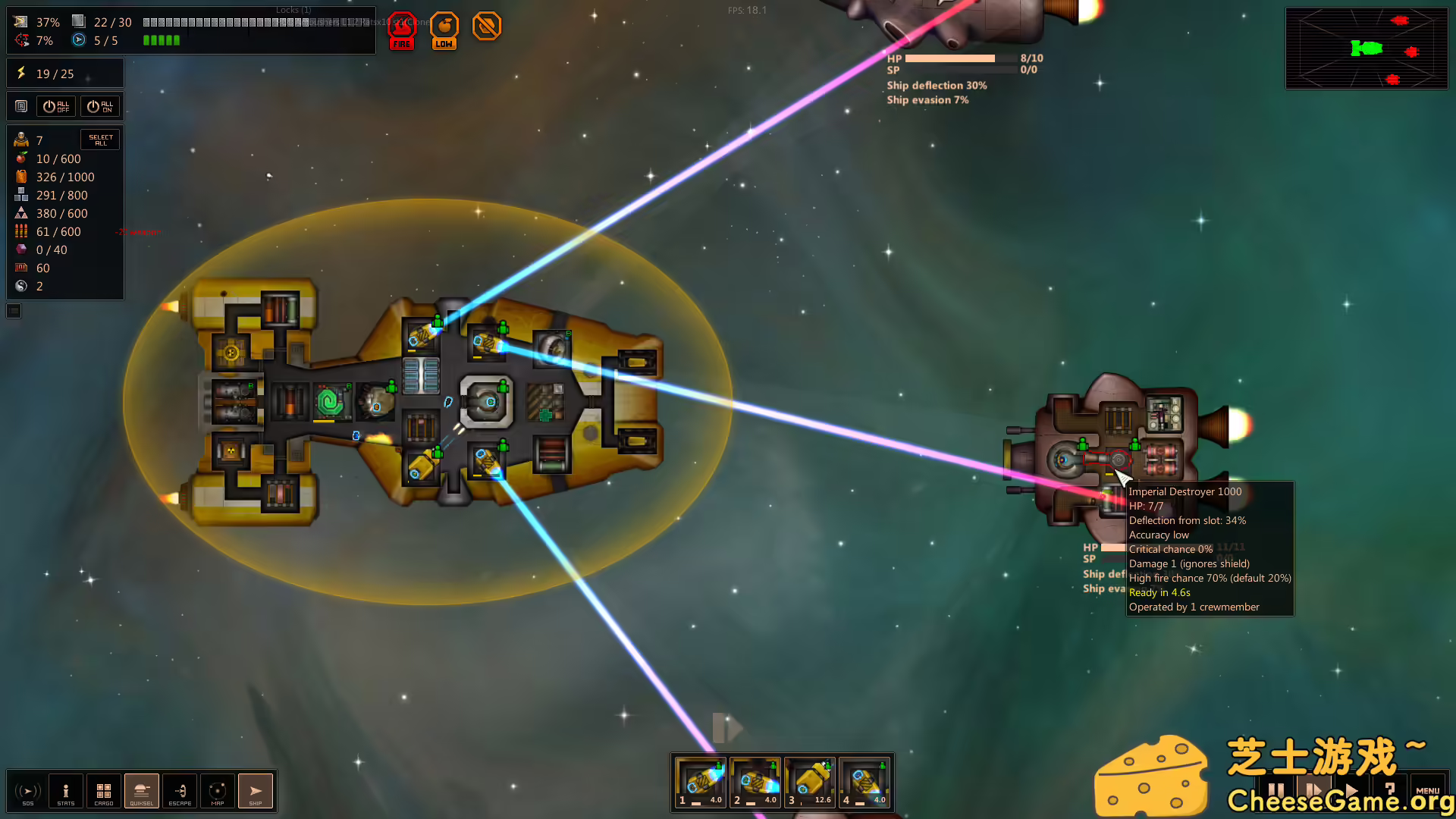Image resolution: width=1456 pixels, height=819 pixels.
Task: Open the question mark help button
Action: pyautogui.click(x=1390, y=791)
